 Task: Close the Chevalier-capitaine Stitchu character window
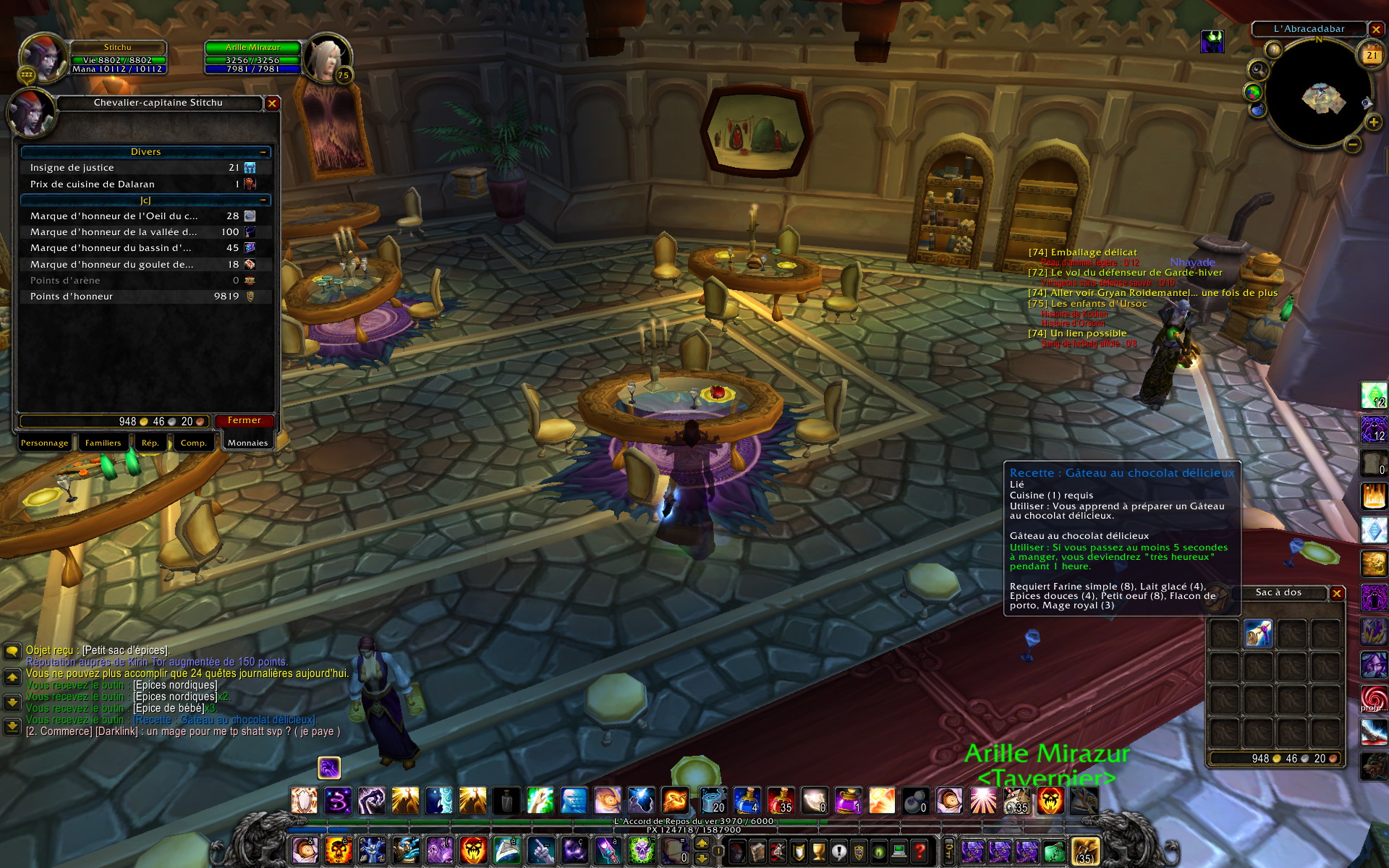[272, 103]
